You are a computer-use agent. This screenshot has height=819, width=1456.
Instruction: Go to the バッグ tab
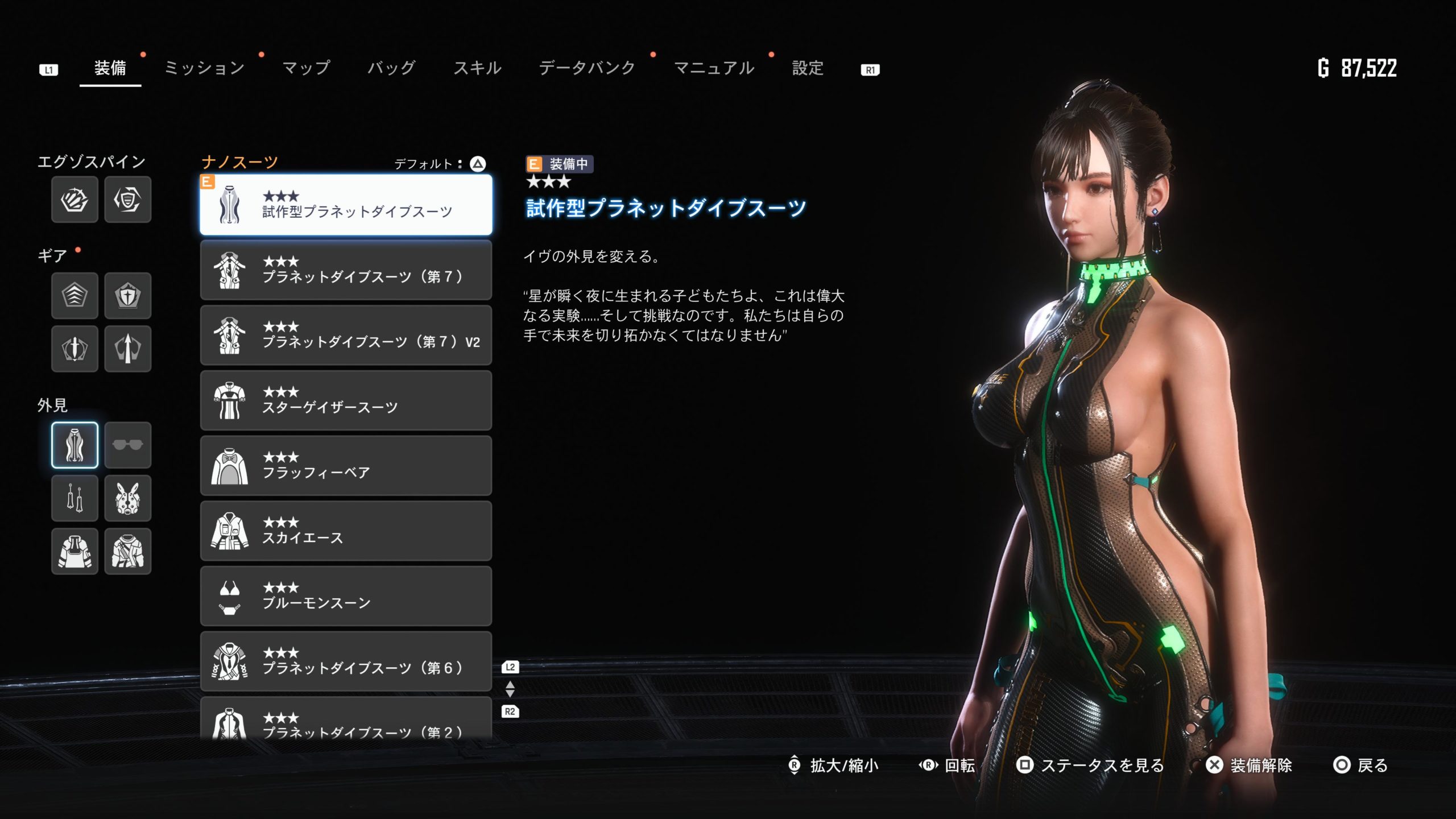point(391,68)
